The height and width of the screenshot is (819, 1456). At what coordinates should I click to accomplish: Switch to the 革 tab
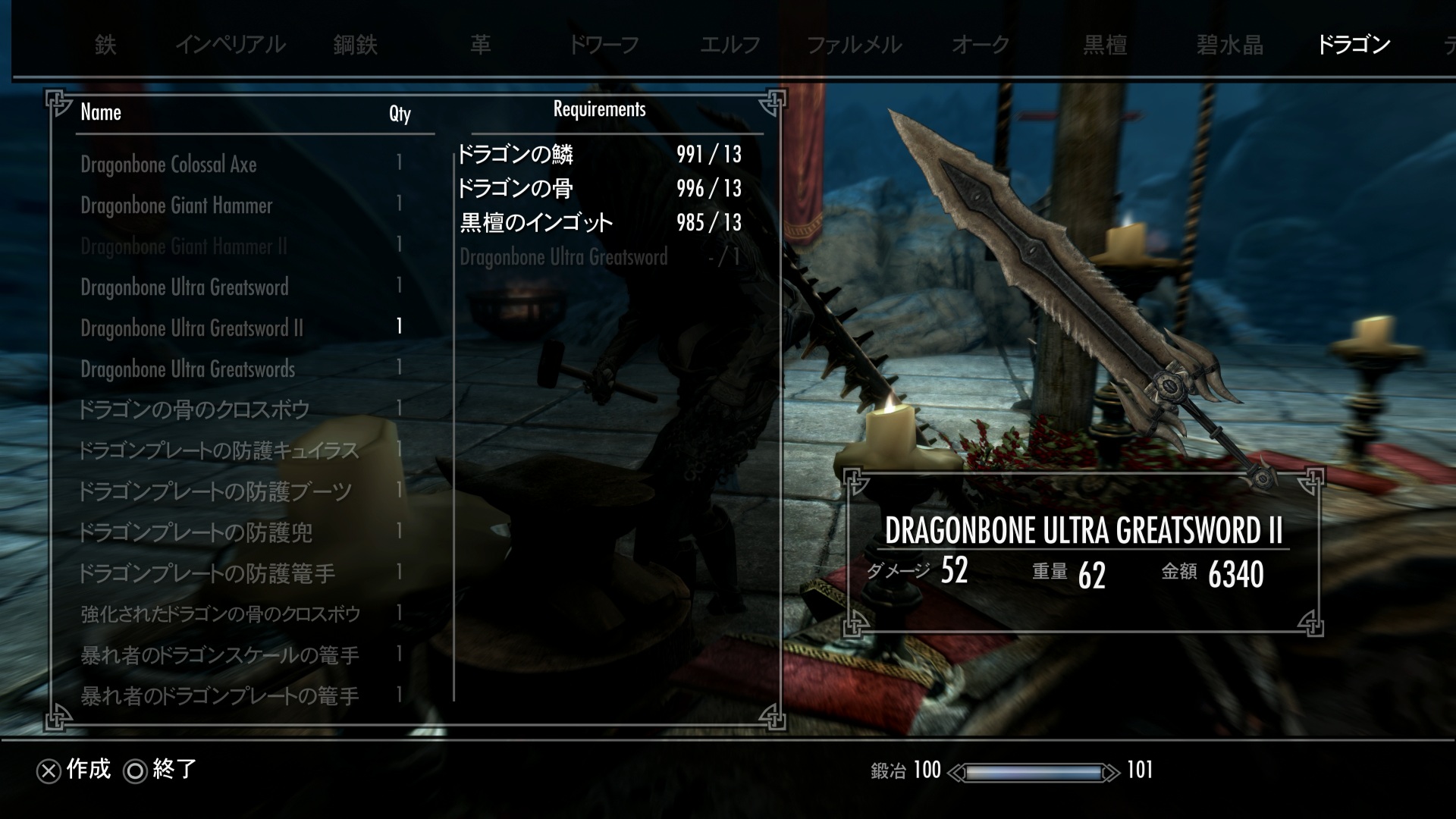point(480,45)
